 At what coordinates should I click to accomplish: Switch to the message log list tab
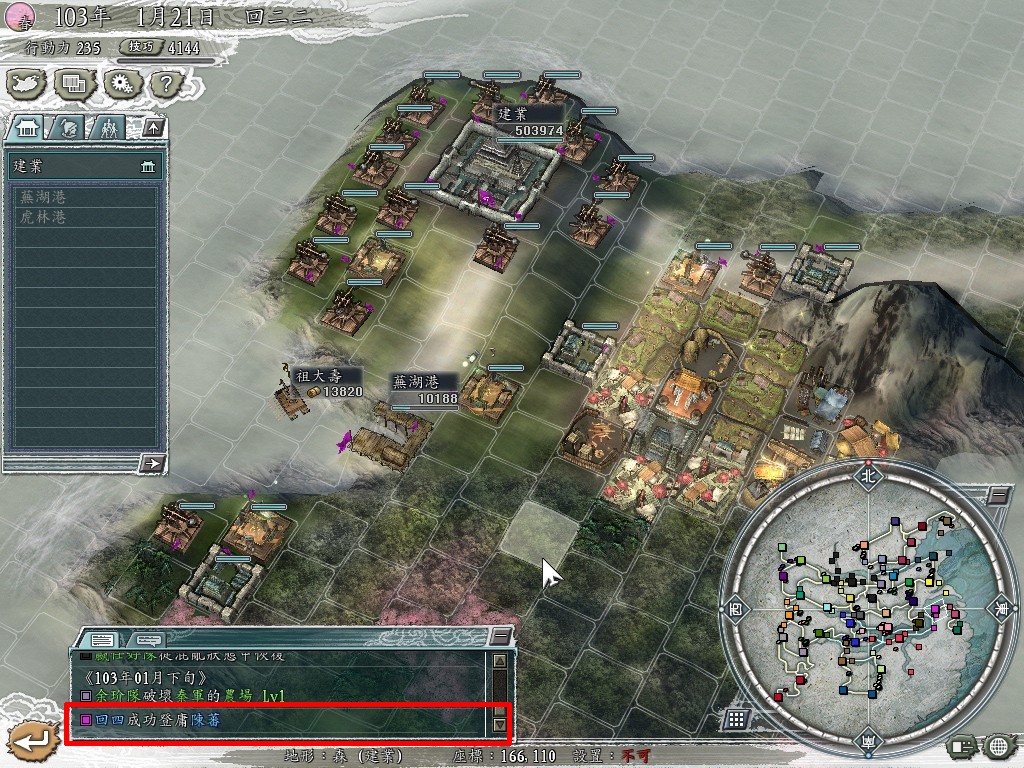(102, 639)
